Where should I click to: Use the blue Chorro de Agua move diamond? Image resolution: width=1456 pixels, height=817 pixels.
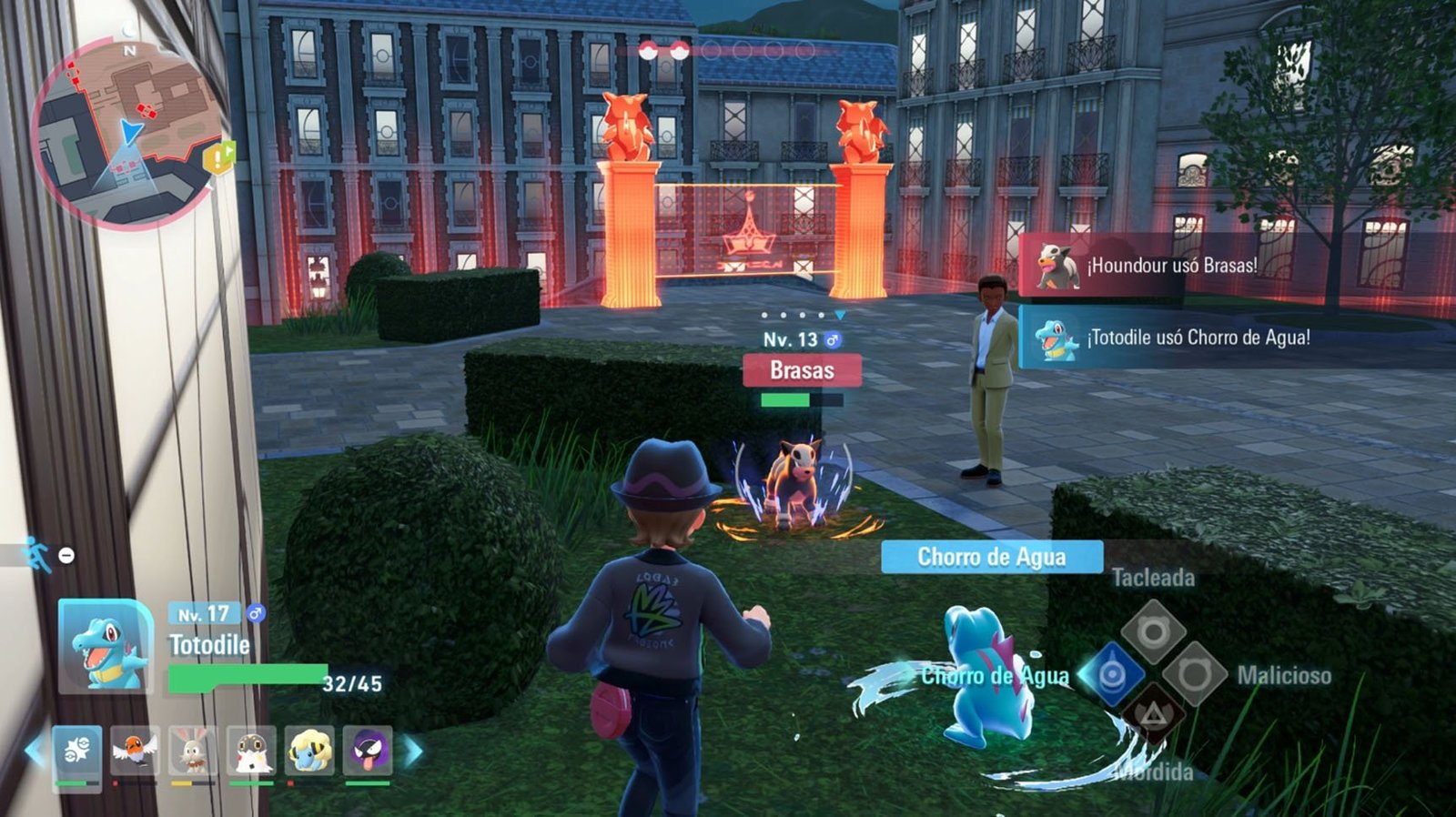pos(1112,675)
